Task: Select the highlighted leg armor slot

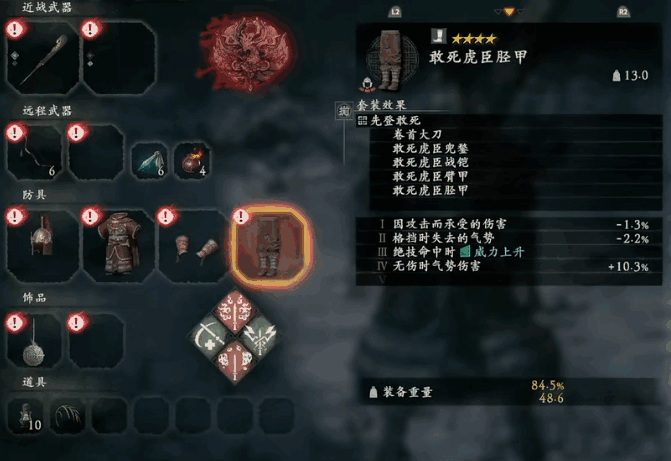Action: pos(270,246)
